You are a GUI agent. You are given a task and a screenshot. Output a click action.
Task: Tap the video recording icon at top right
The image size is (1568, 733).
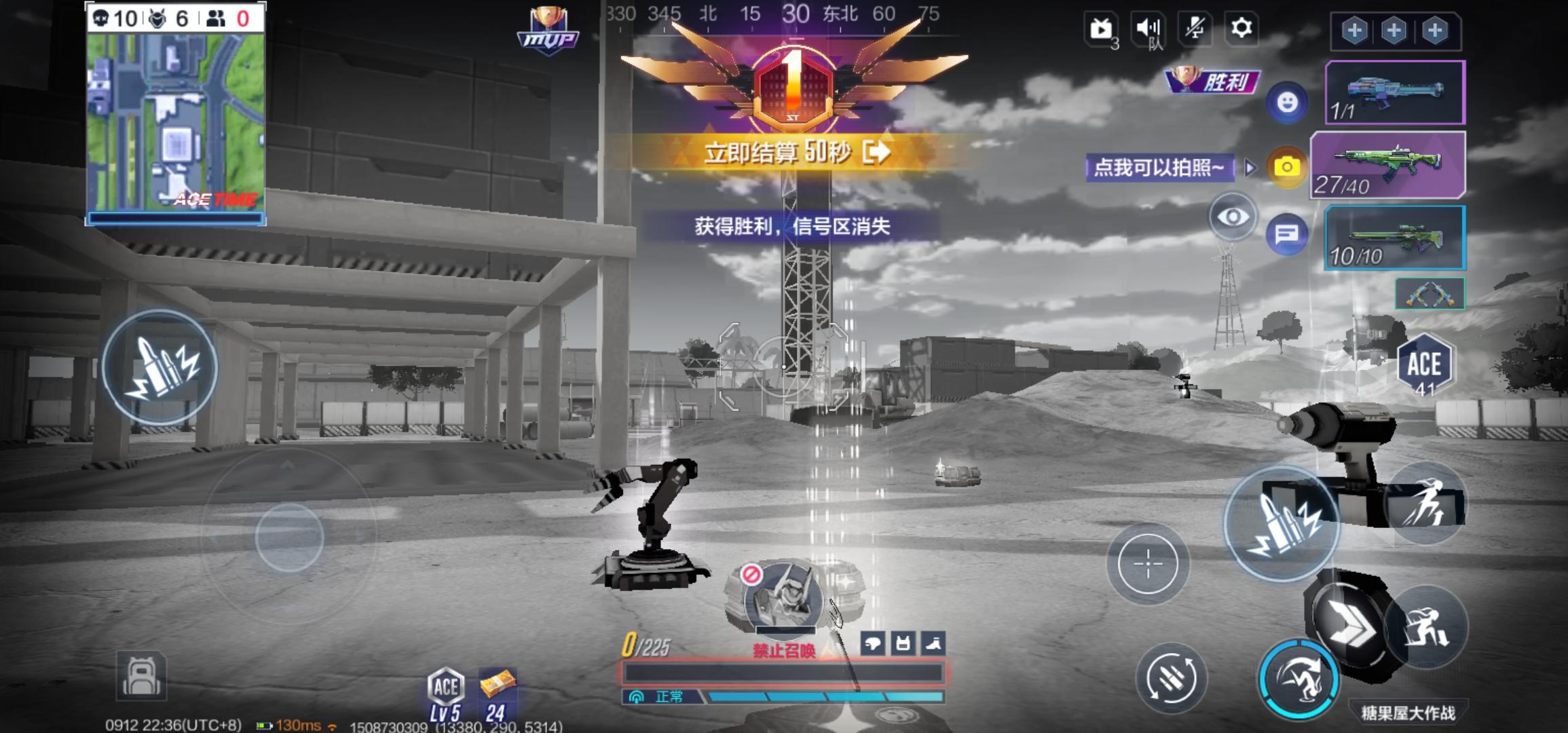[x=1100, y=30]
